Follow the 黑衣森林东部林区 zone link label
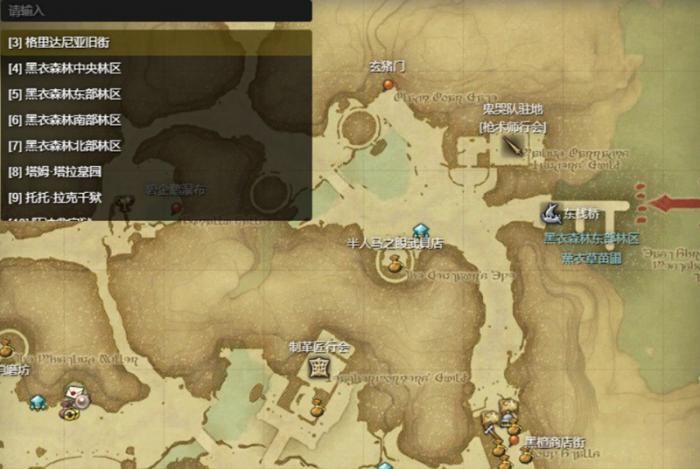 point(591,239)
